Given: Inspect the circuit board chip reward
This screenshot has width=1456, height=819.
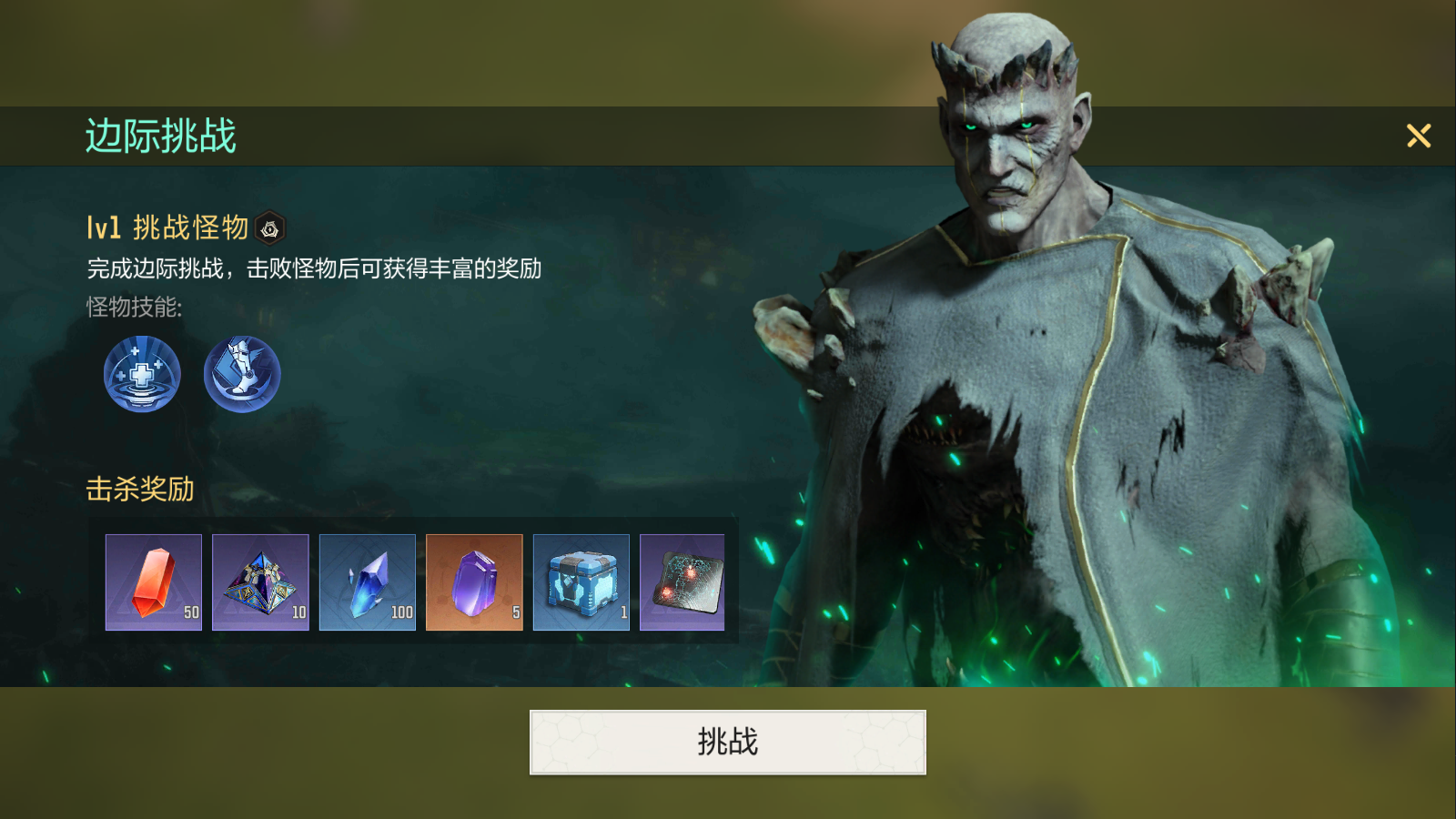Looking at the screenshot, I should pyautogui.click(x=682, y=582).
